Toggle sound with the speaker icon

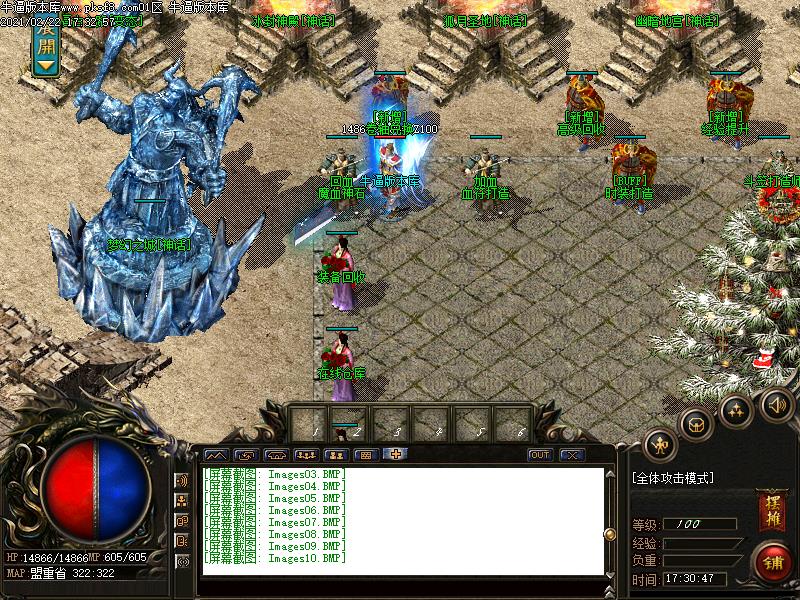pos(776,404)
